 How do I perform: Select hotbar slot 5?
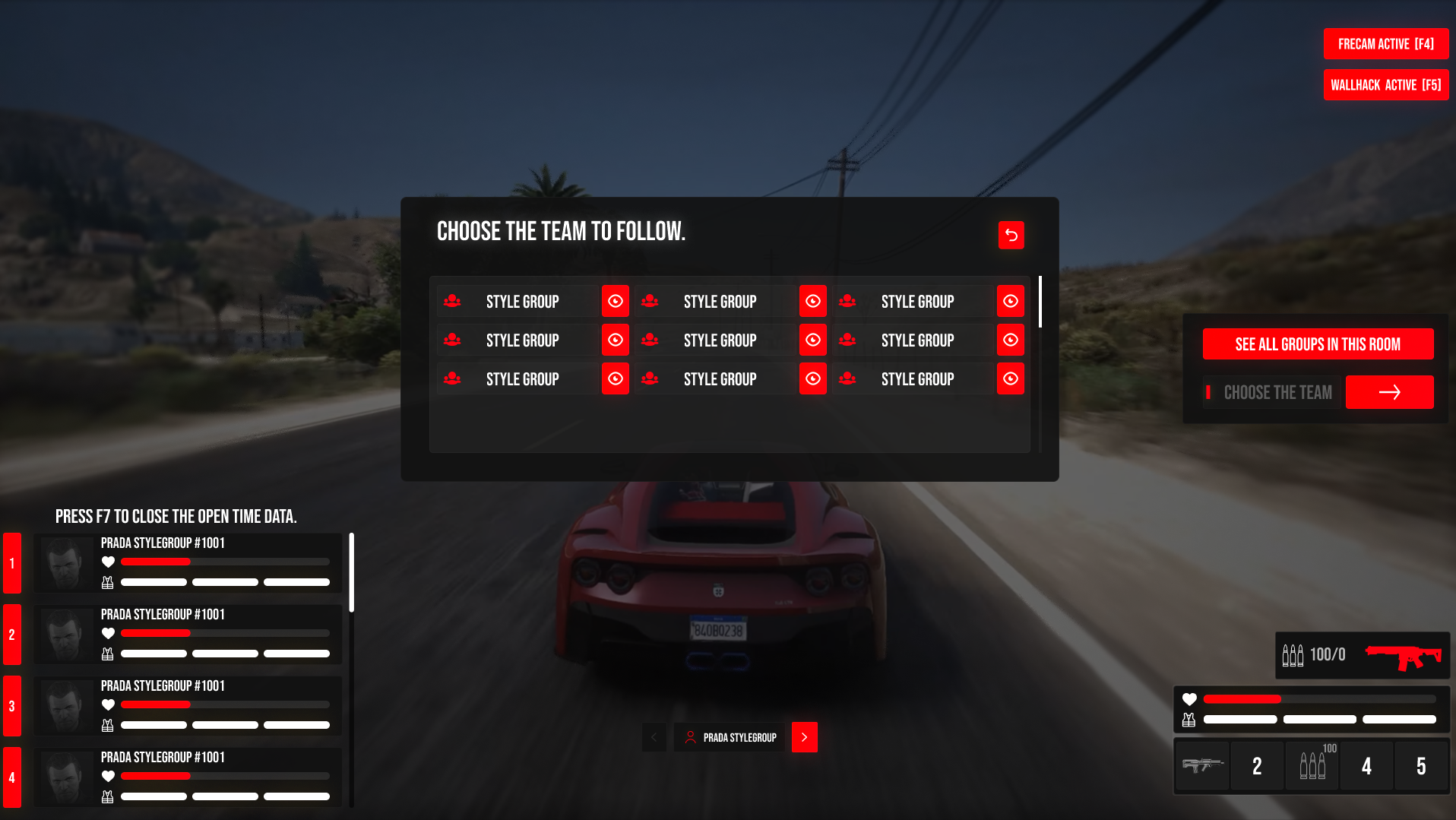[1421, 766]
